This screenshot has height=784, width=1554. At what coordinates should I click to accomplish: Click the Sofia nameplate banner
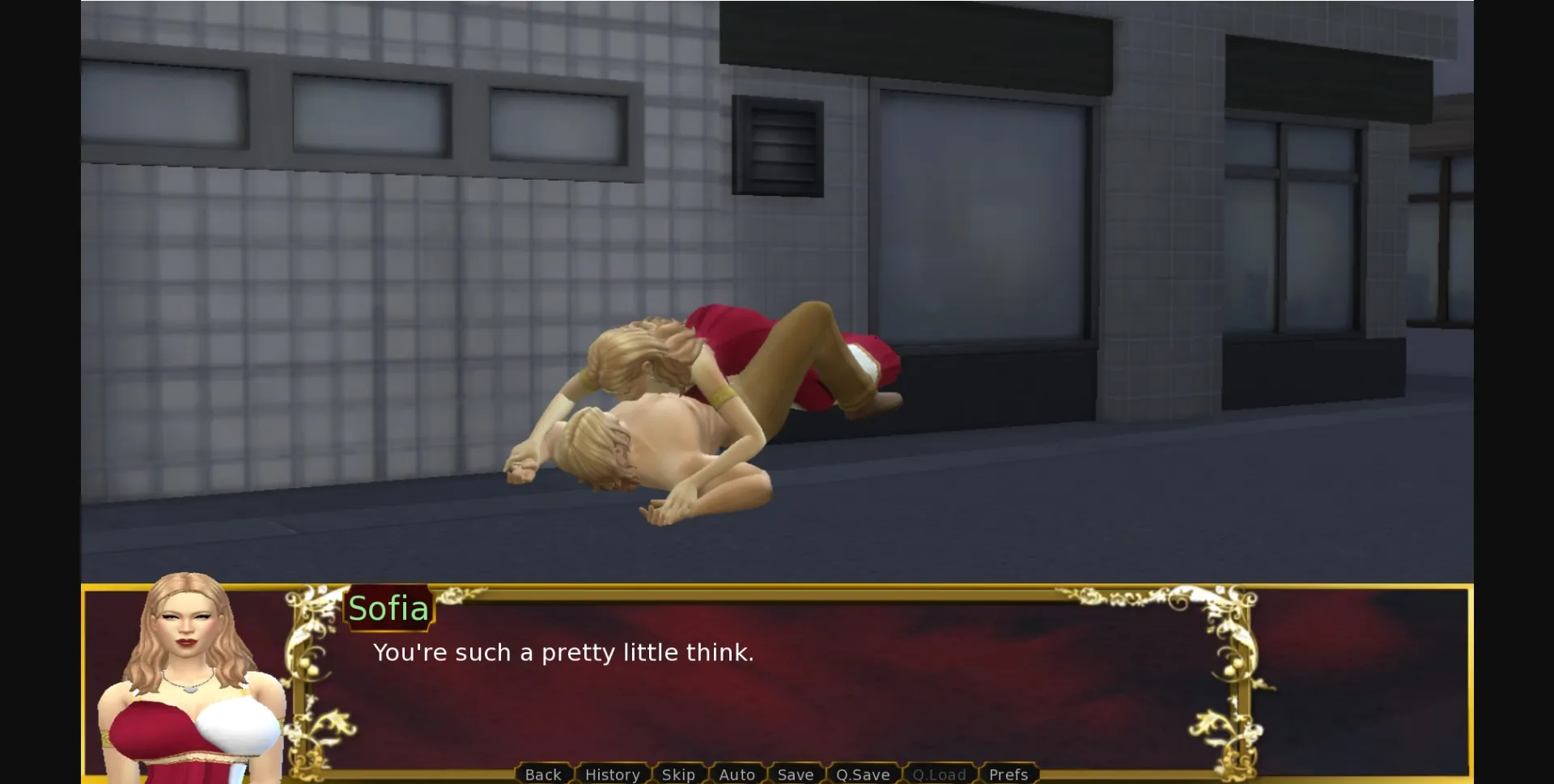[x=389, y=608]
